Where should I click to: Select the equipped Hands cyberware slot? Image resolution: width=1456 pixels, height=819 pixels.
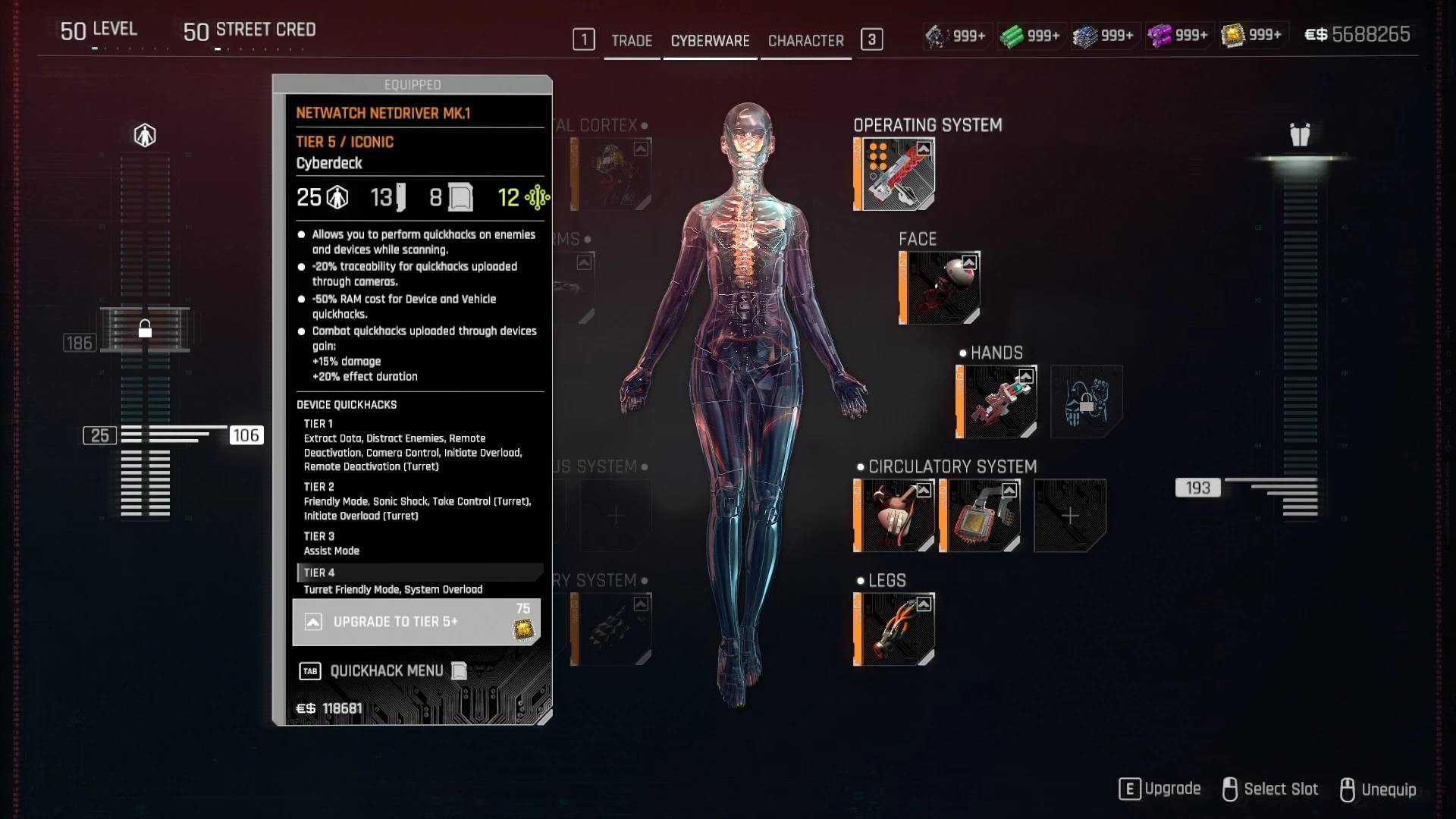[x=996, y=401]
